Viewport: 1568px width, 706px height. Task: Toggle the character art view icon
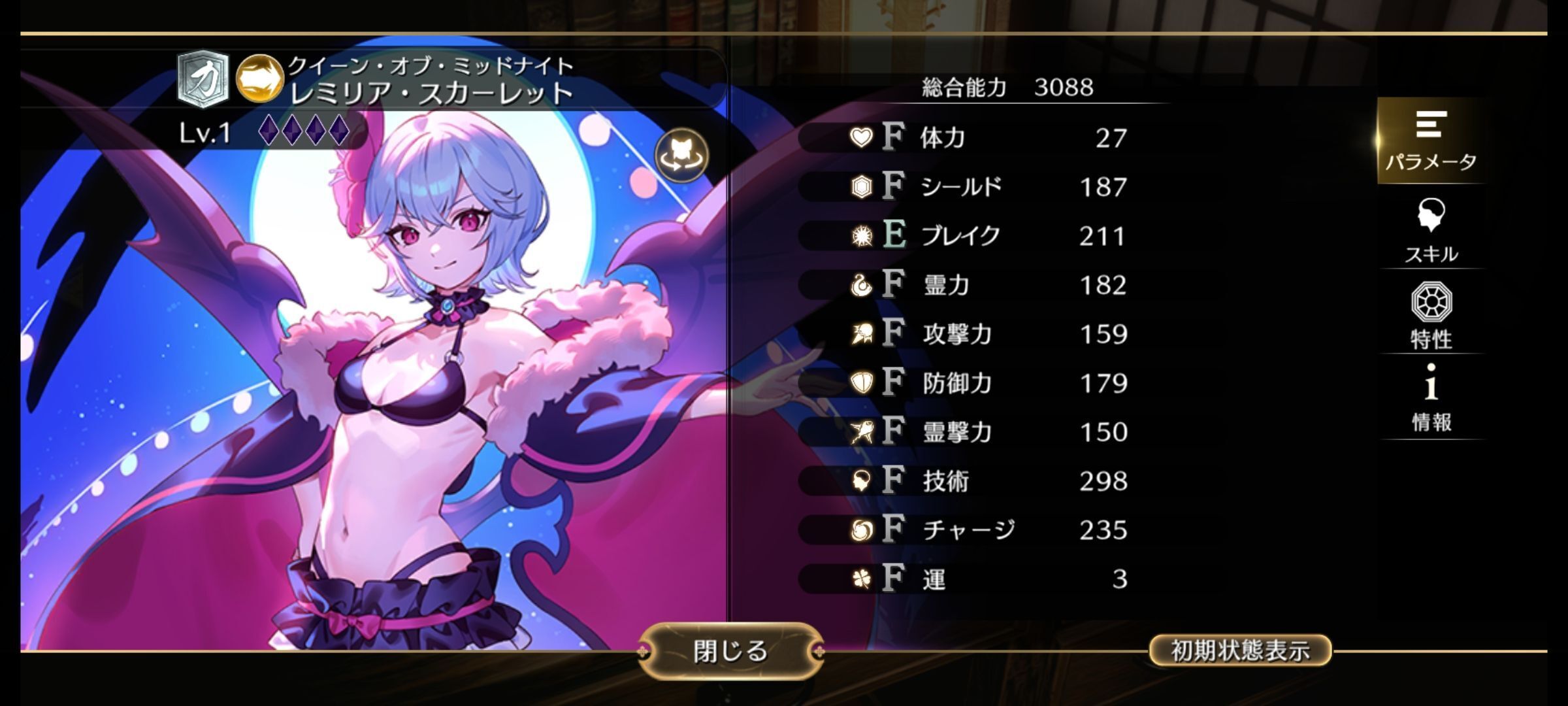[x=681, y=155]
